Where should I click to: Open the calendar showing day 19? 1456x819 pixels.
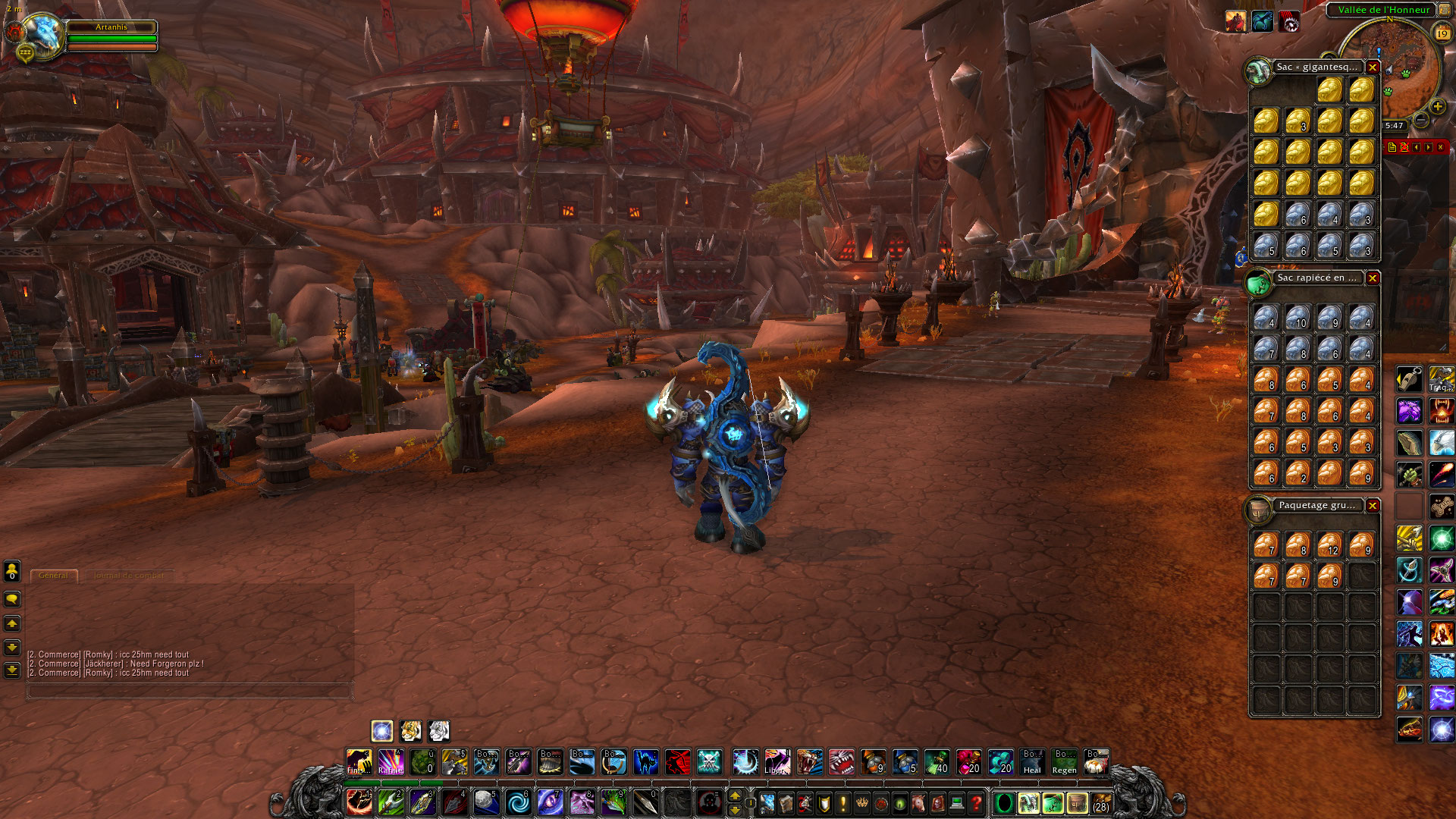pyautogui.click(x=1442, y=33)
